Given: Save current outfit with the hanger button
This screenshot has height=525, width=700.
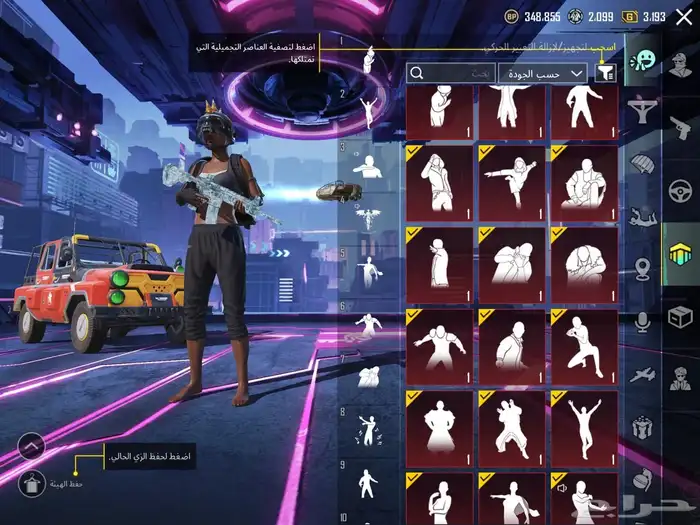Looking at the screenshot, I should pos(31,484).
